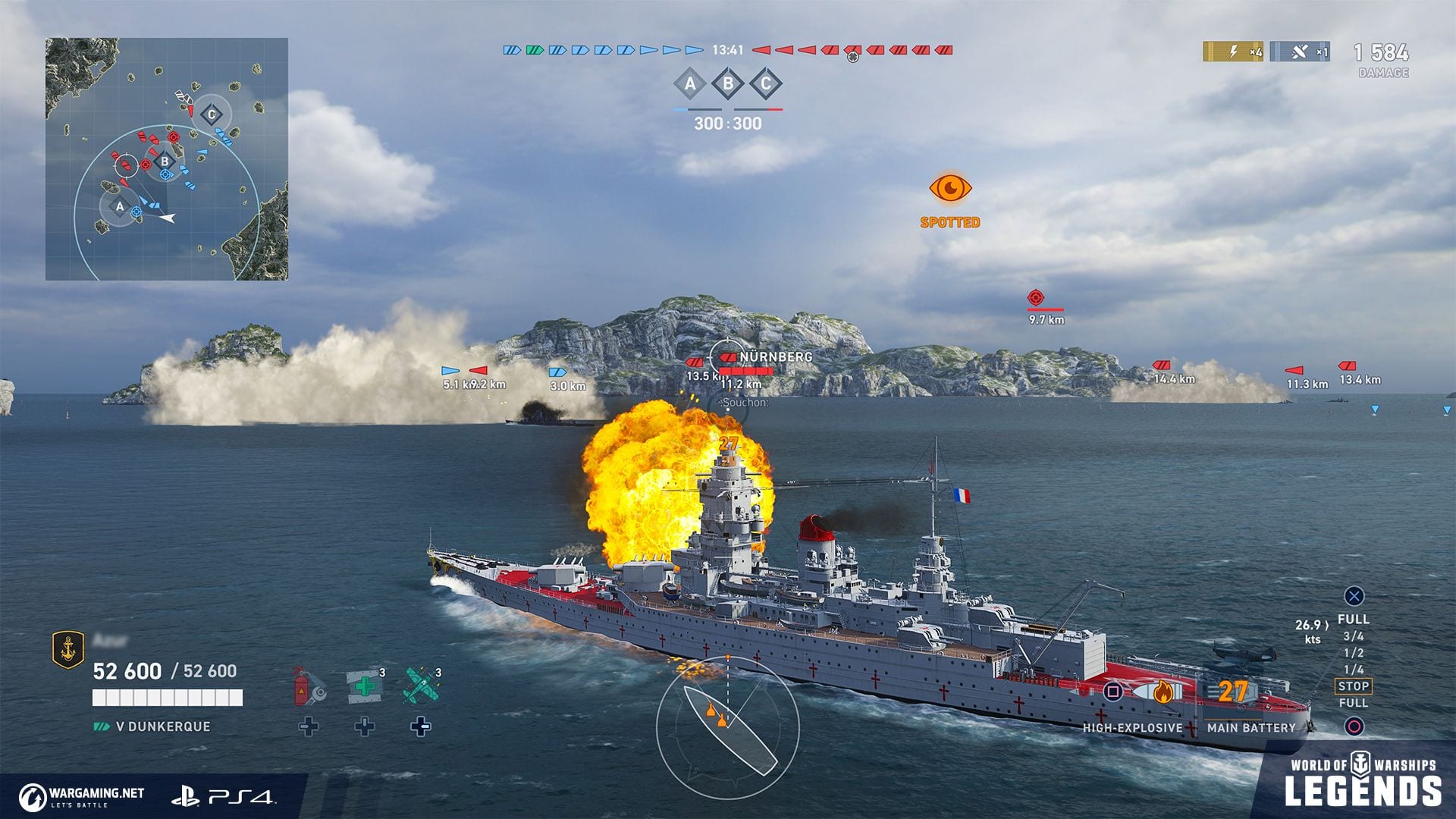Click the circular ship heading compass
The image size is (1456, 819).
click(x=727, y=726)
